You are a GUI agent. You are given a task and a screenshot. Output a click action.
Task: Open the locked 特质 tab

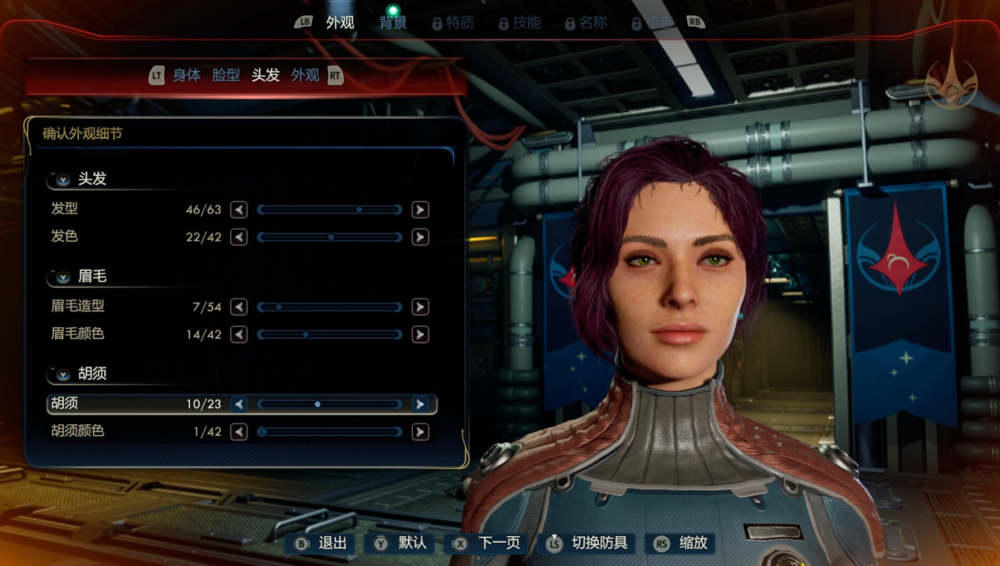[x=459, y=22]
